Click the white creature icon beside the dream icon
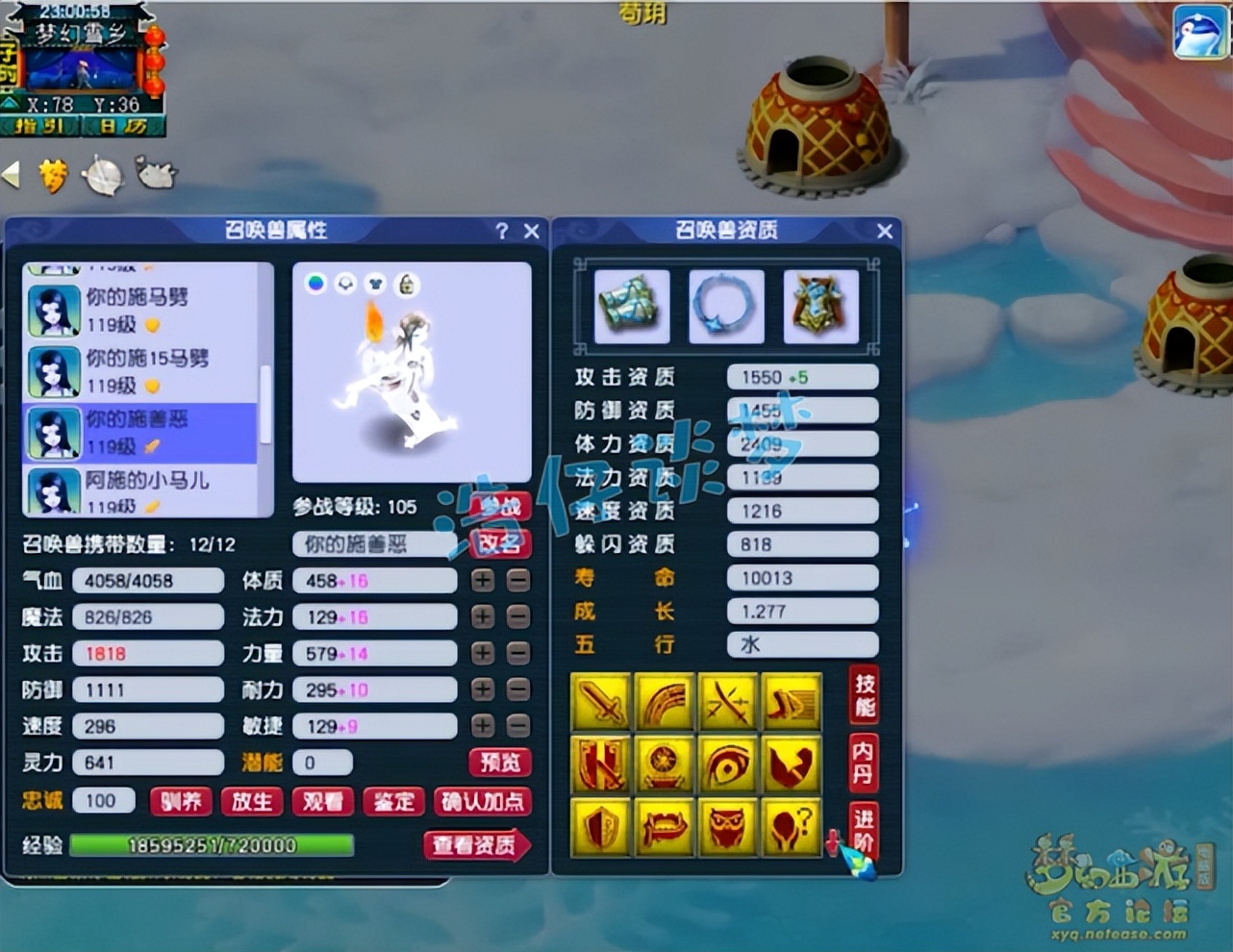This screenshot has height=952, width=1233. (154, 175)
